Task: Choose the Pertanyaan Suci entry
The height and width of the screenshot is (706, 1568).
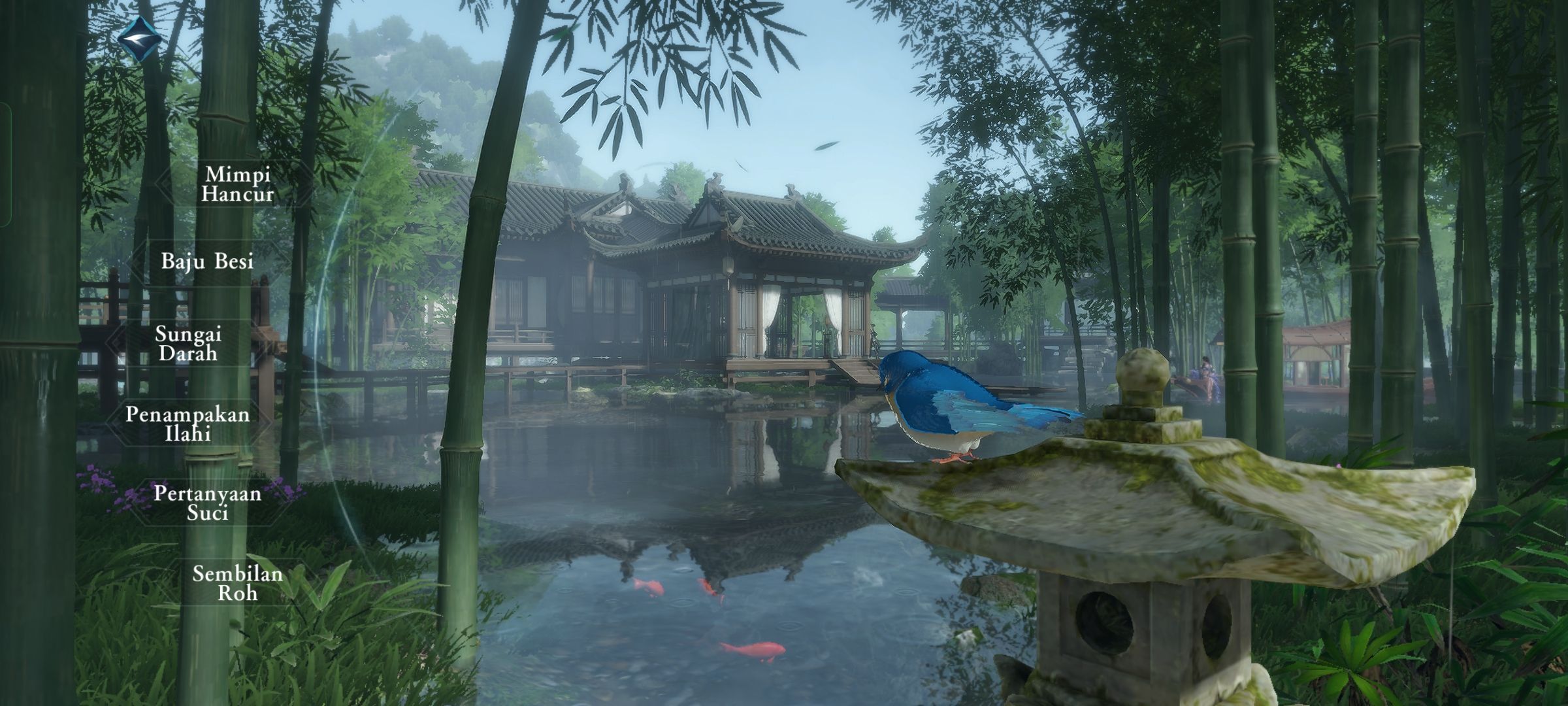Action: 207,503
